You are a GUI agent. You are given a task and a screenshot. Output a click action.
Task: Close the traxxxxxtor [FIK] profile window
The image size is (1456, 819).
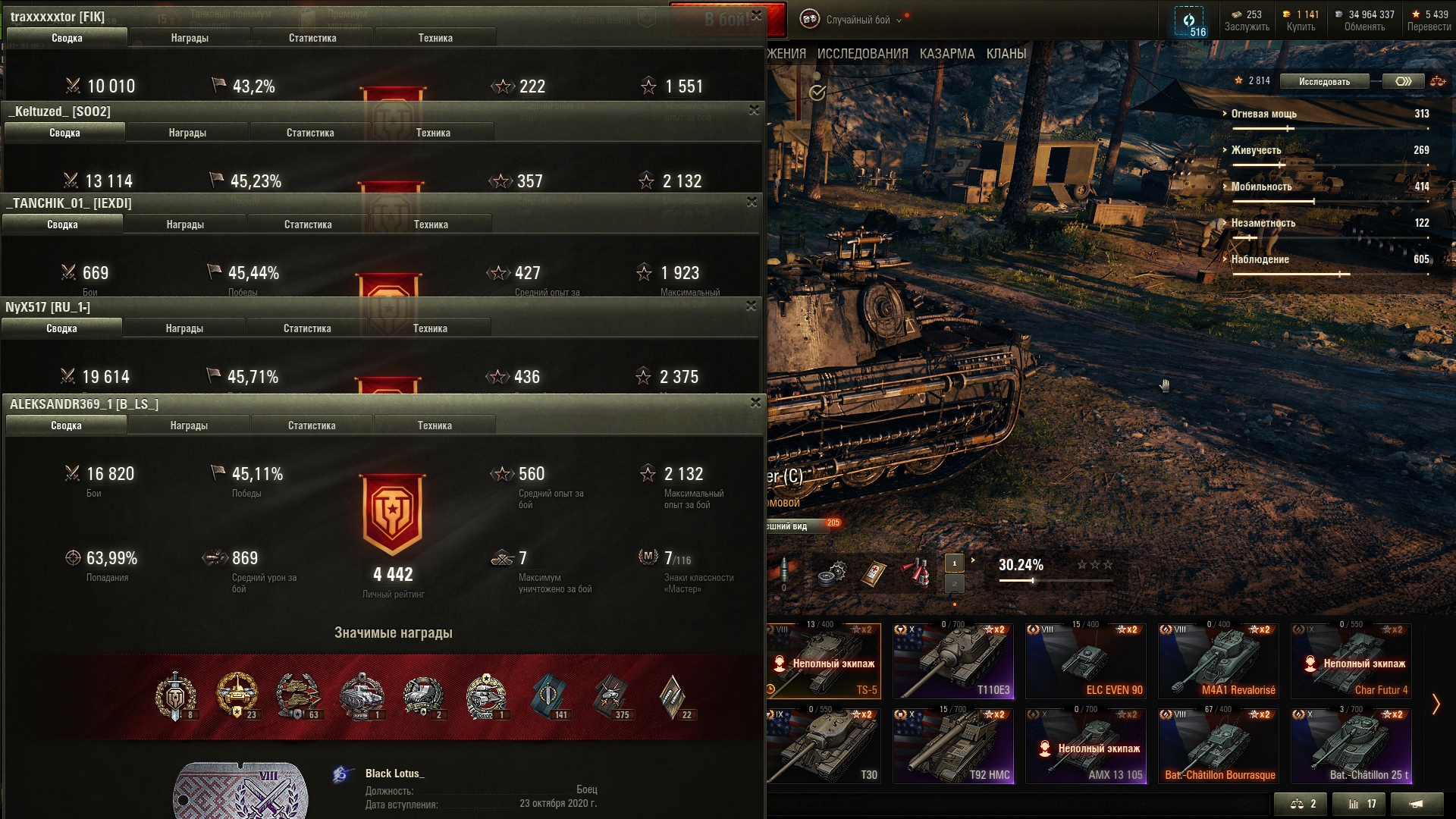[x=756, y=15]
